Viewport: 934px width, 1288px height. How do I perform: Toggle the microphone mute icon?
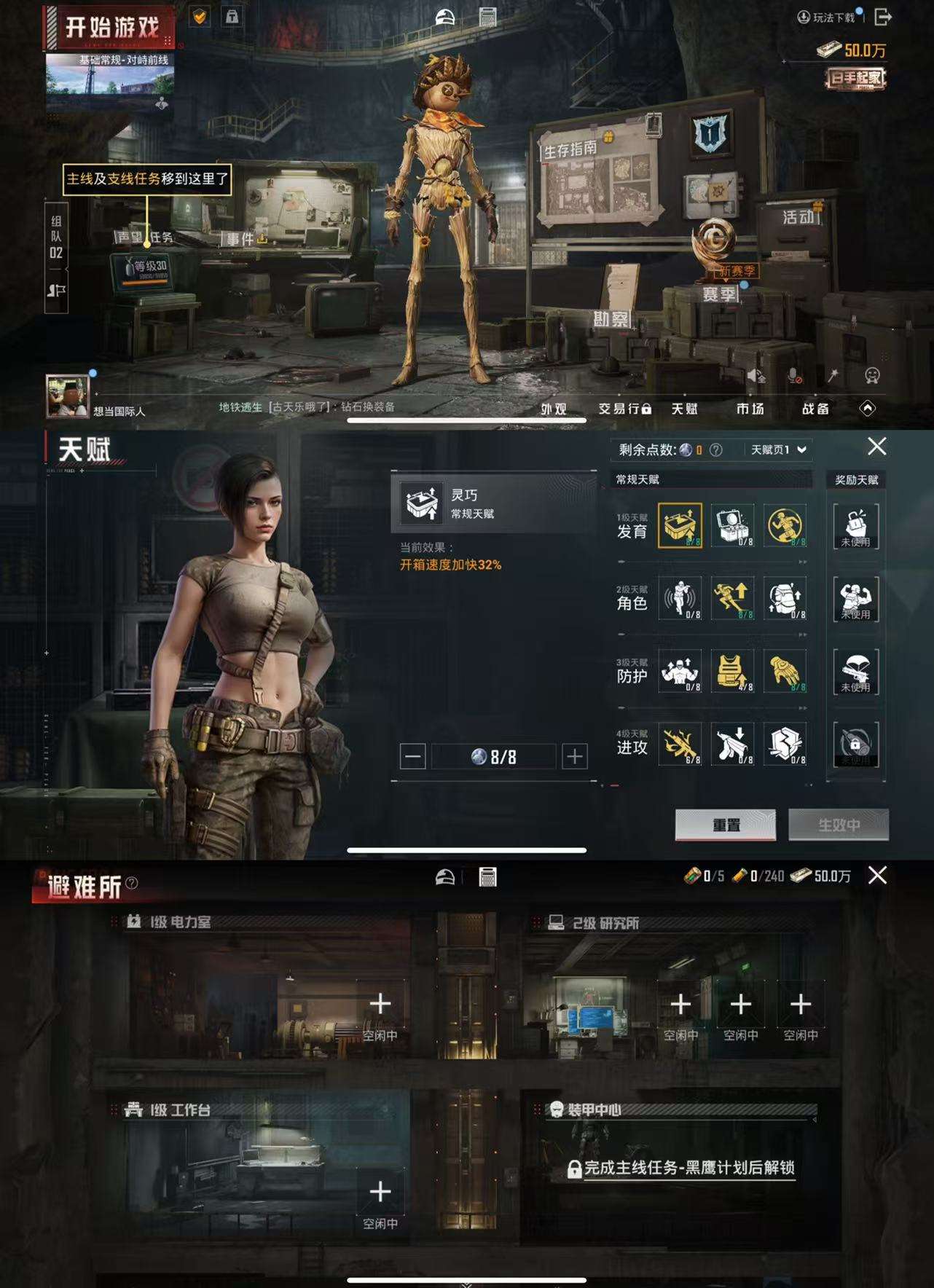click(x=794, y=374)
